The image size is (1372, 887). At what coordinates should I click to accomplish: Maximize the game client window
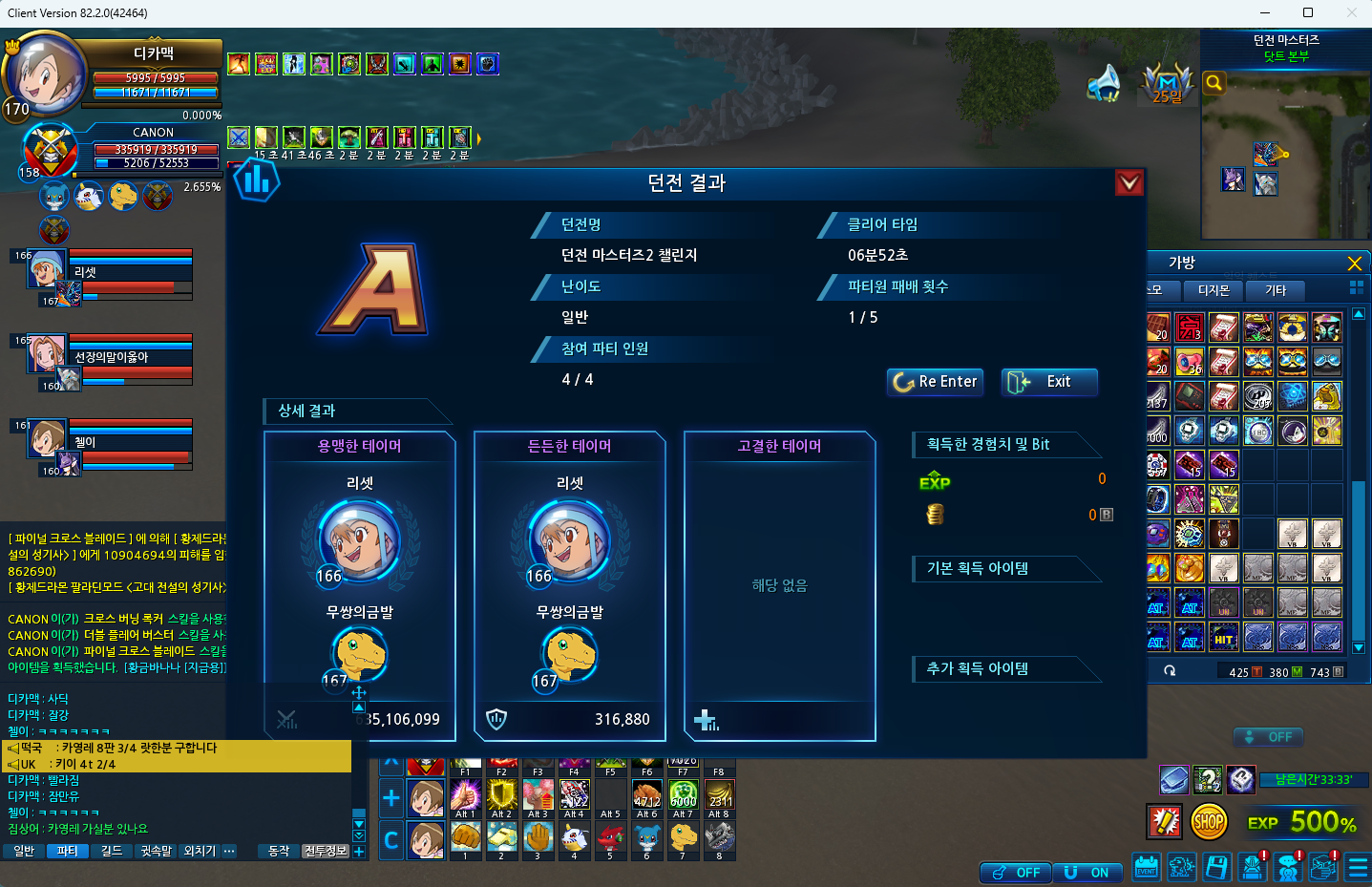tap(1308, 12)
